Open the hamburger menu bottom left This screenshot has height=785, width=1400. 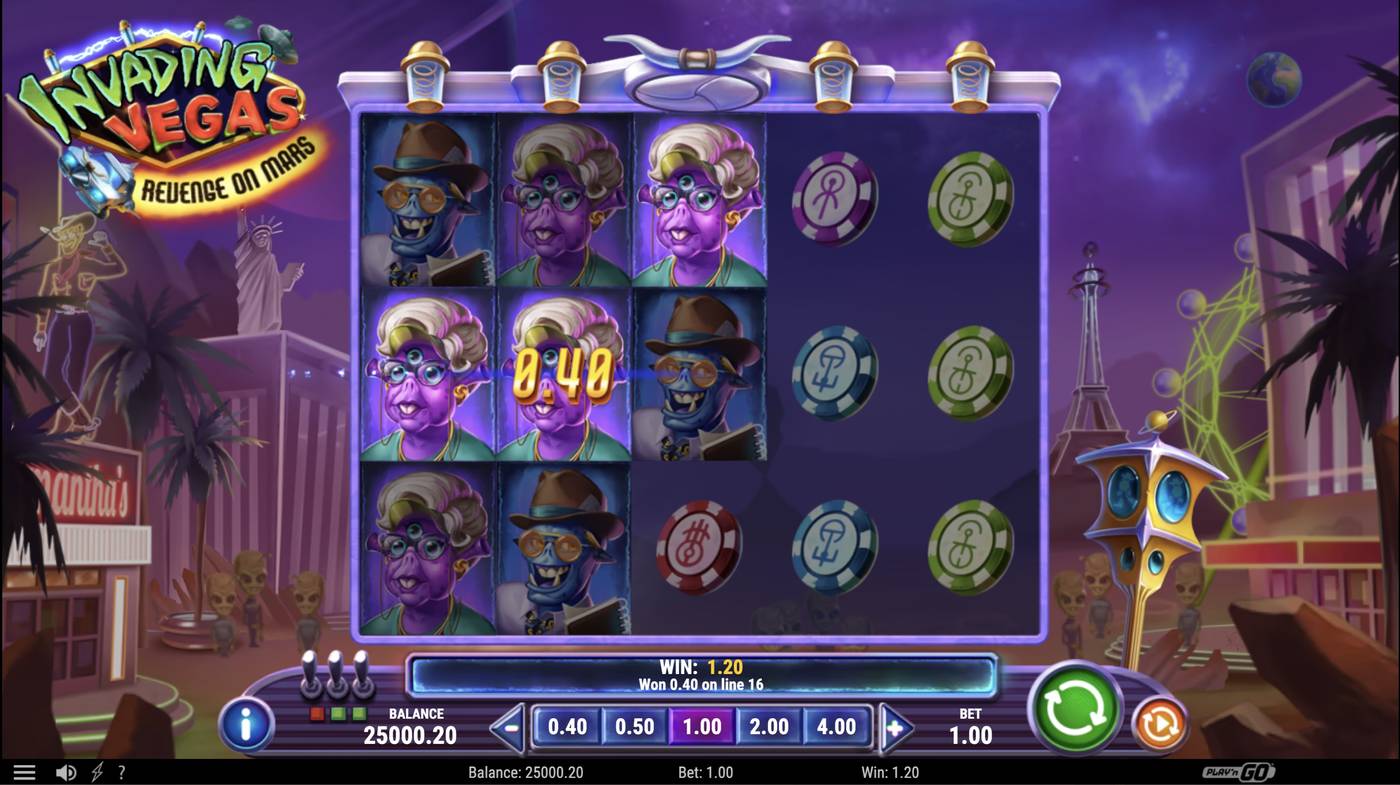click(25, 770)
